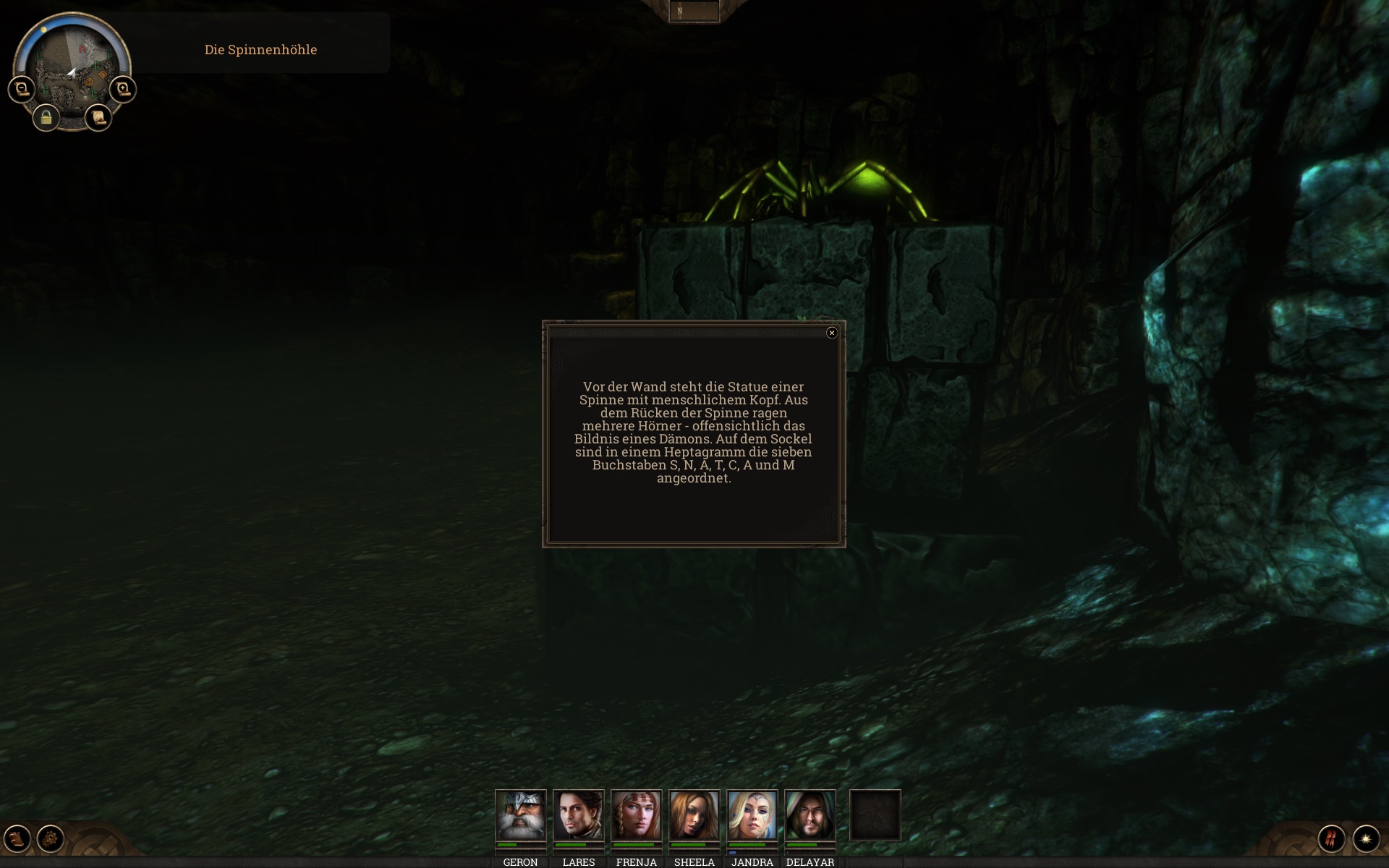Click the red claw marks icon
This screenshot has width=1389, height=868.
pyautogui.click(x=1331, y=838)
